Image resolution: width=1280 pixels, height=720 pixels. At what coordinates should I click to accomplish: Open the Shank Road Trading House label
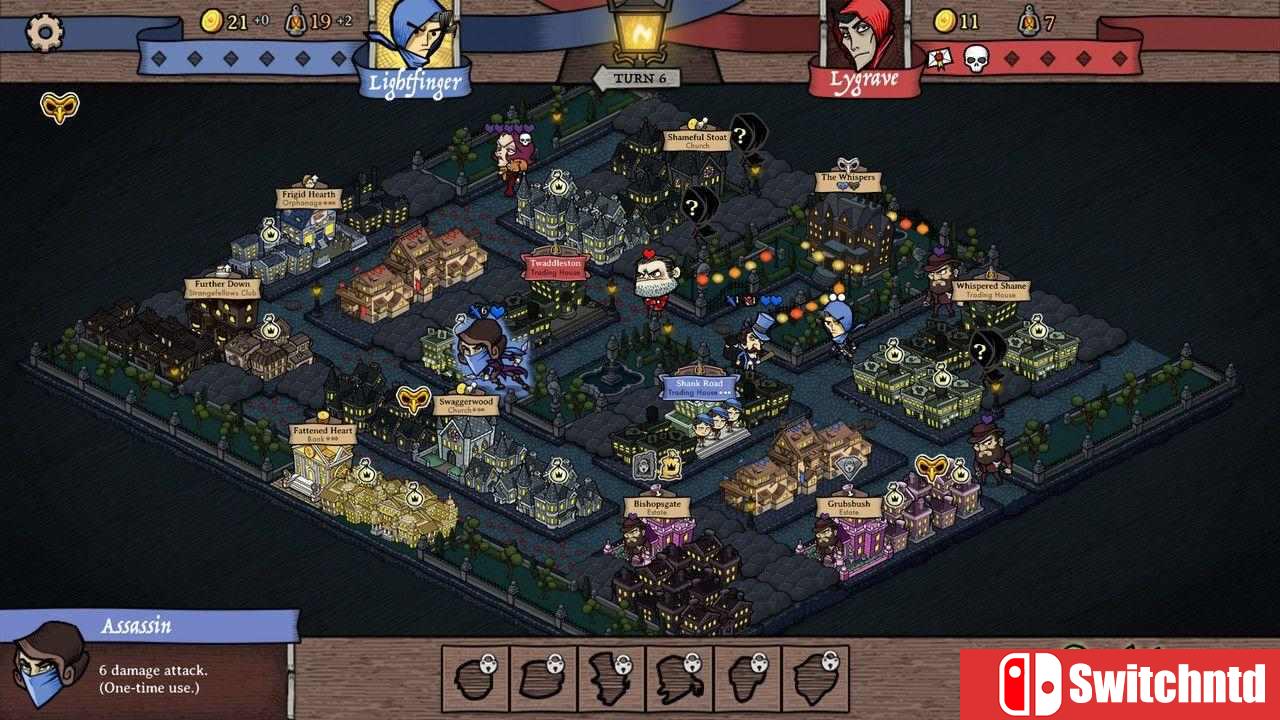698,386
